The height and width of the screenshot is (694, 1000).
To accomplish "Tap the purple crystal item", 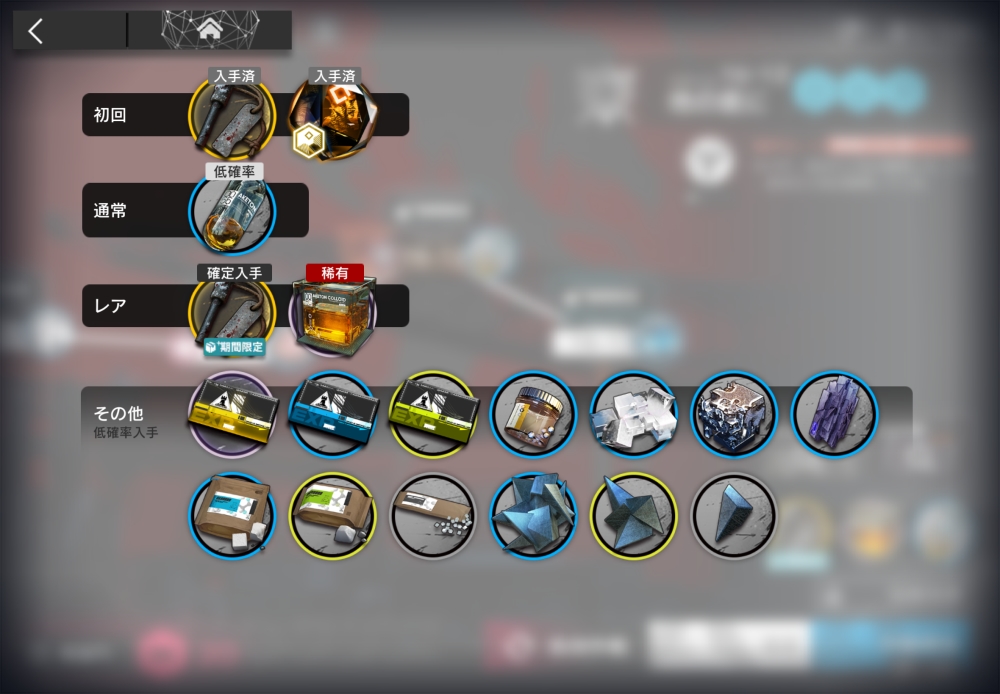I will [x=834, y=413].
